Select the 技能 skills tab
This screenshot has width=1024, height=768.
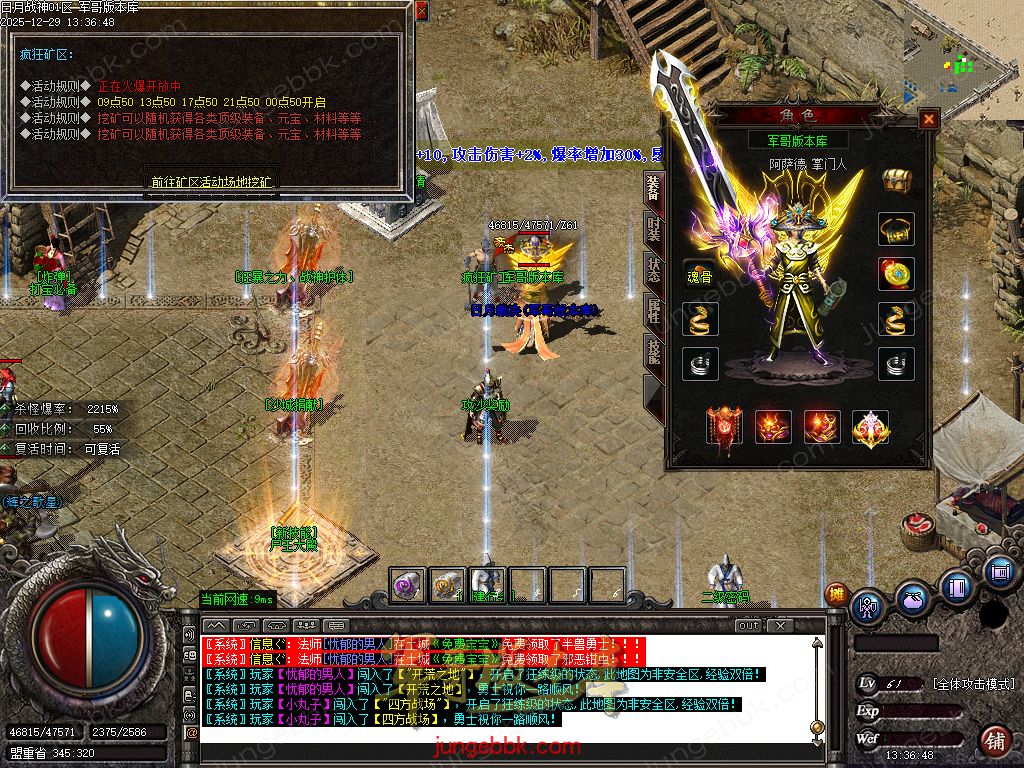(x=653, y=352)
